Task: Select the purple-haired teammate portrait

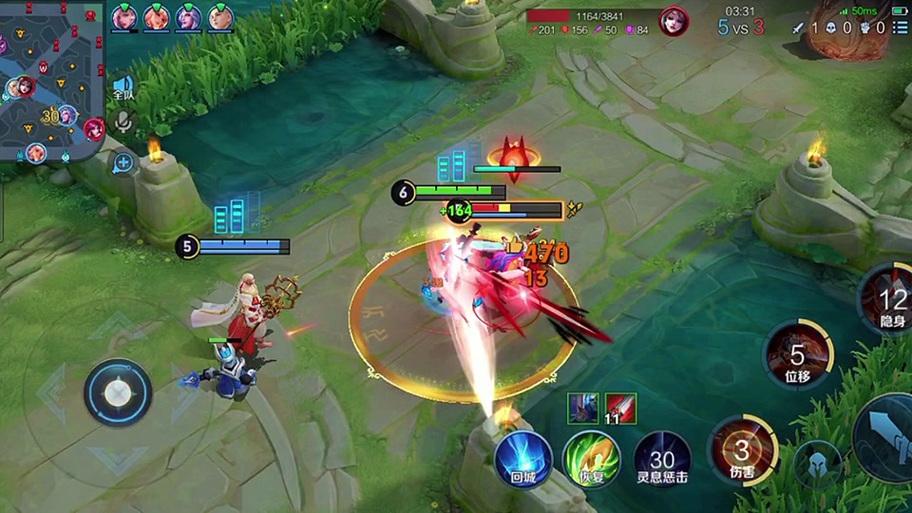Action: 188,17
